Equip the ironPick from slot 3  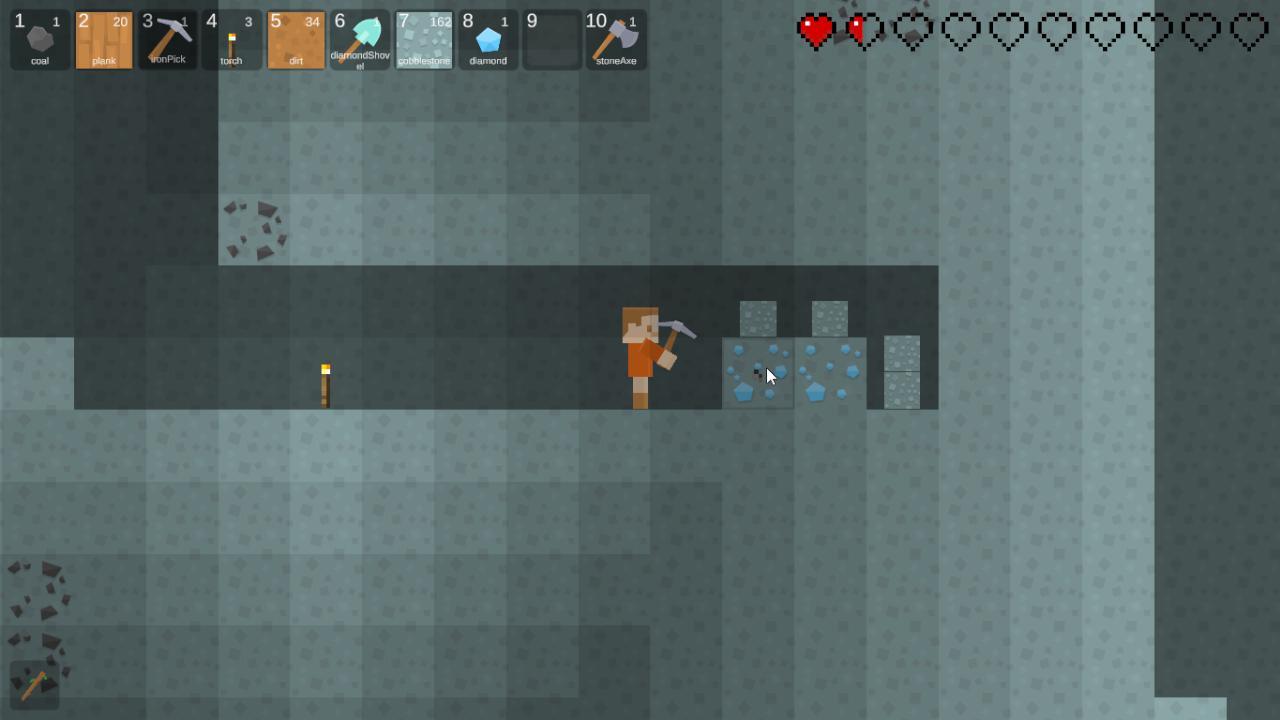[168, 40]
